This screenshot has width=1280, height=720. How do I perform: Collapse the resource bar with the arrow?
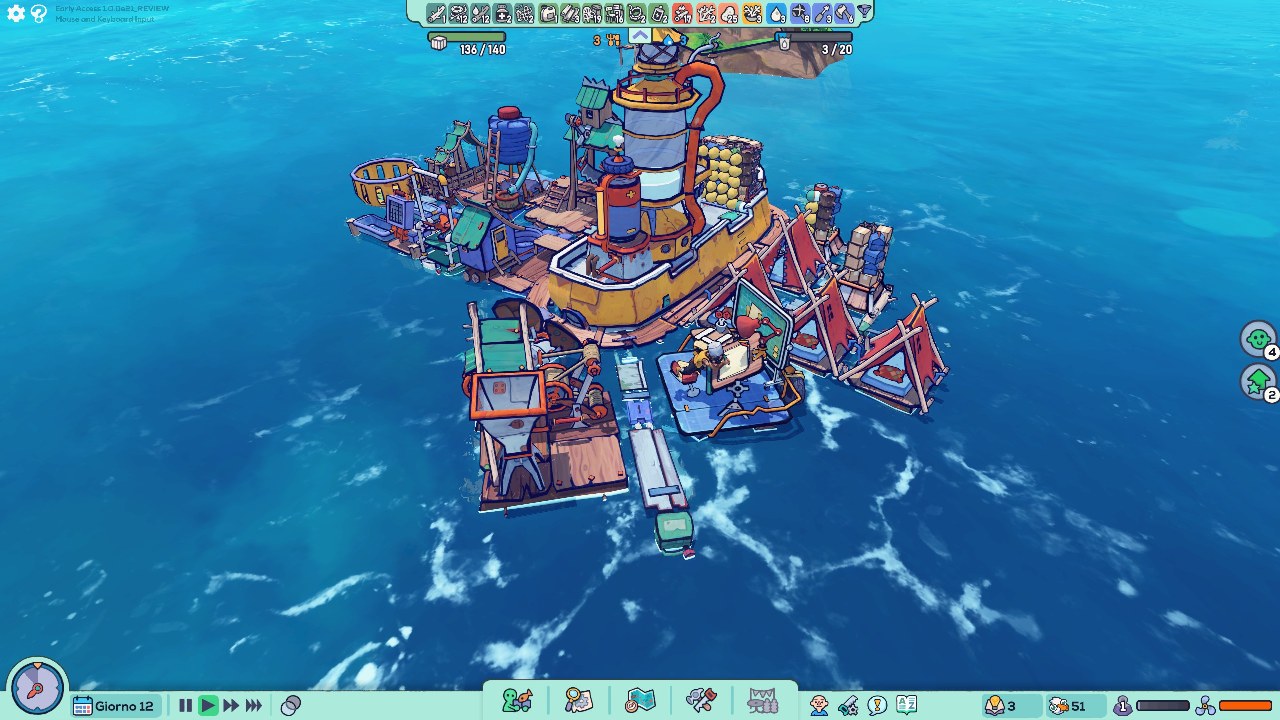[639, 36]
